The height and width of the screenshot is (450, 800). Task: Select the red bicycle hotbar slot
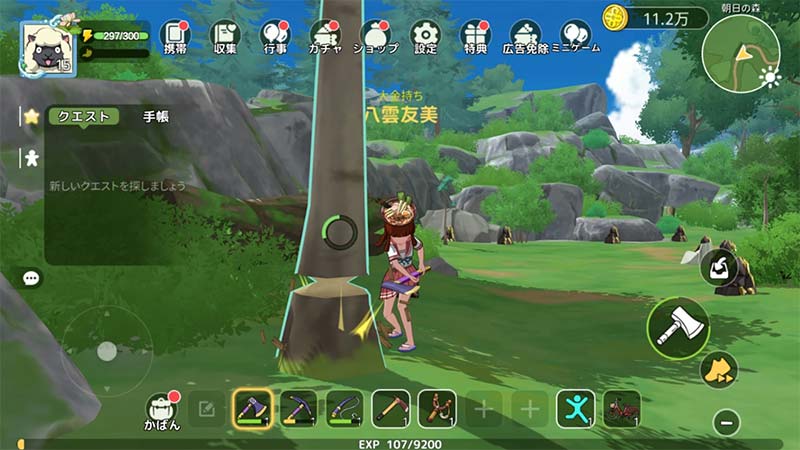pos(622,408)
